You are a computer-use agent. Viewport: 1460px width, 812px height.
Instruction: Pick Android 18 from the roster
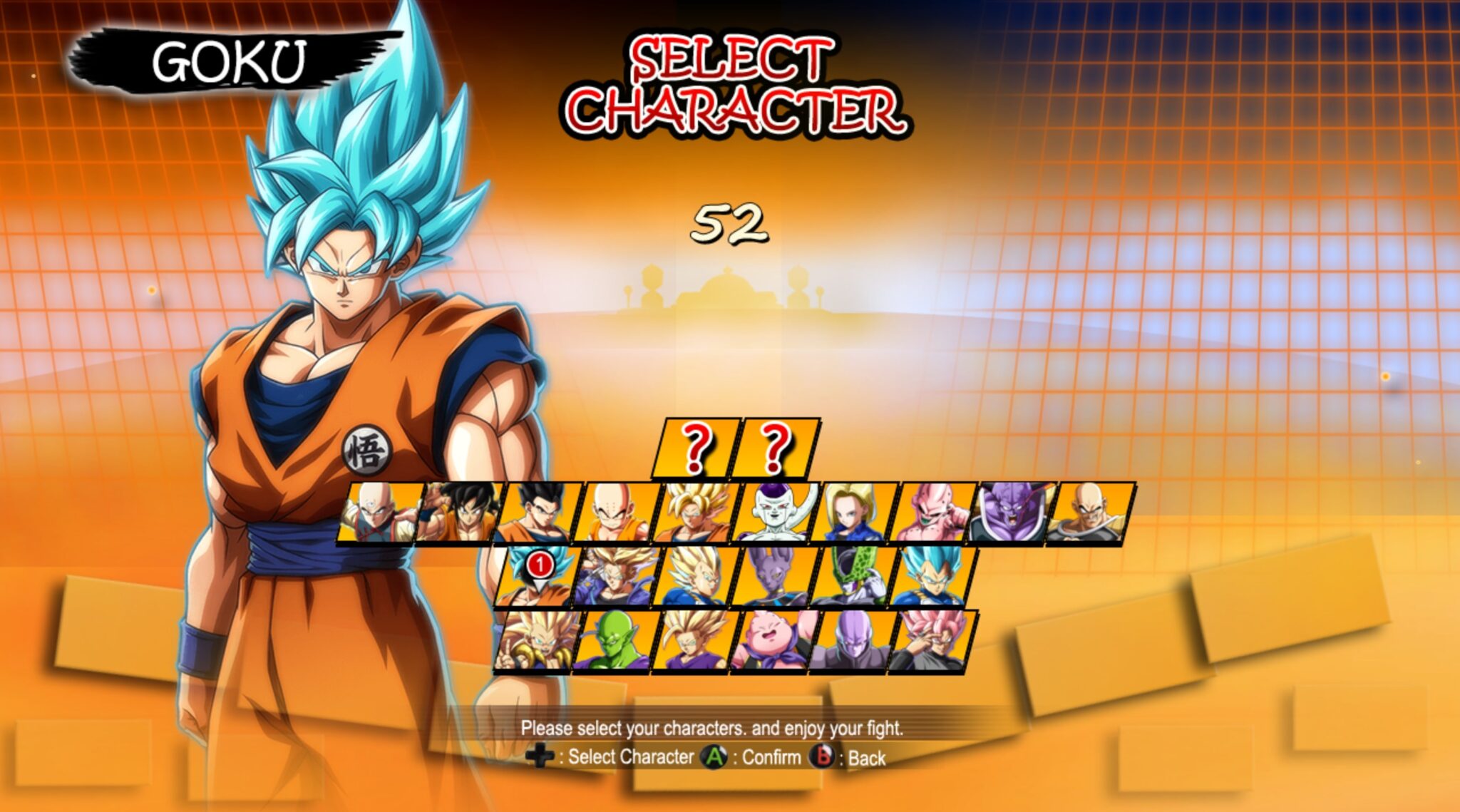click(x=854, y=513)
